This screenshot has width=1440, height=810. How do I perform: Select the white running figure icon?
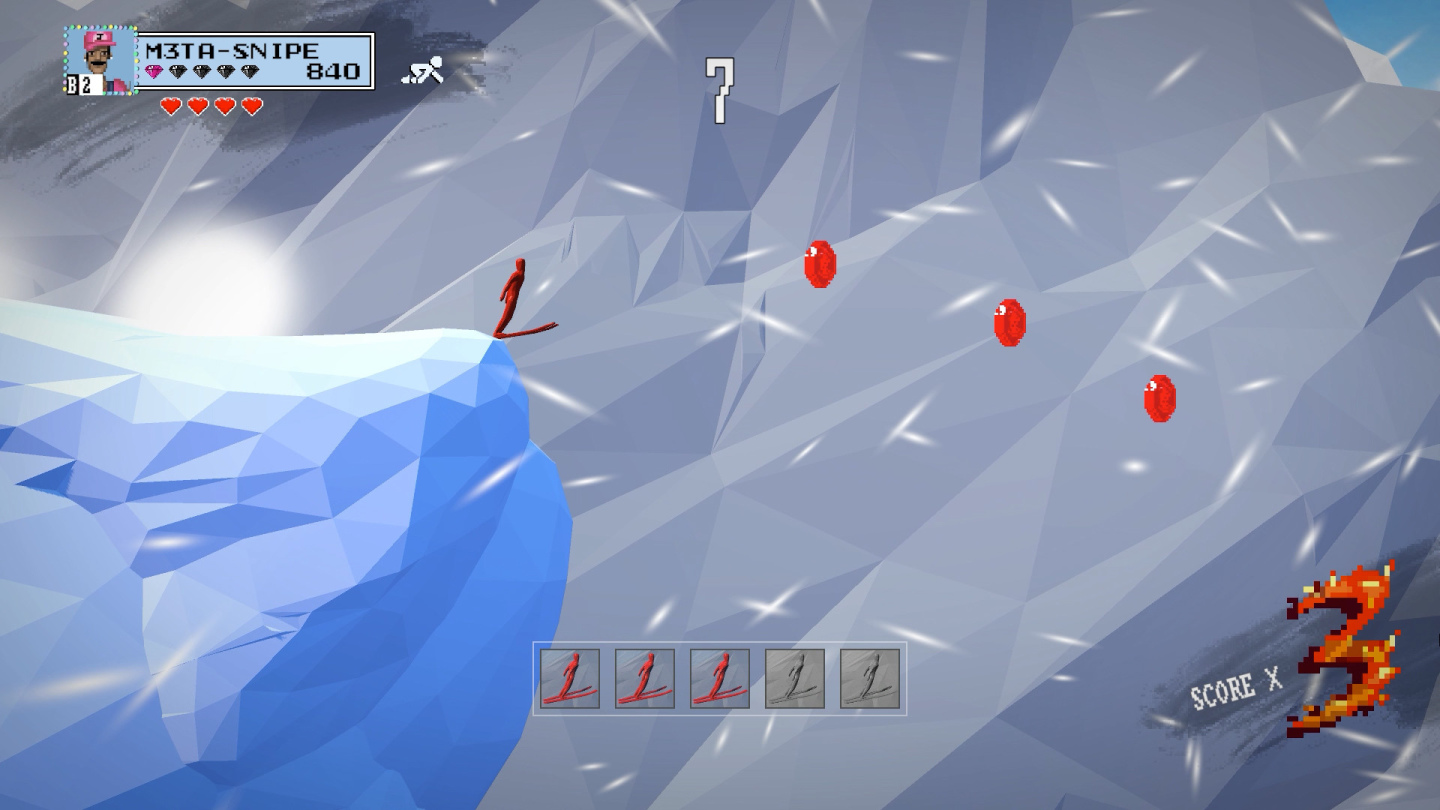423,71
